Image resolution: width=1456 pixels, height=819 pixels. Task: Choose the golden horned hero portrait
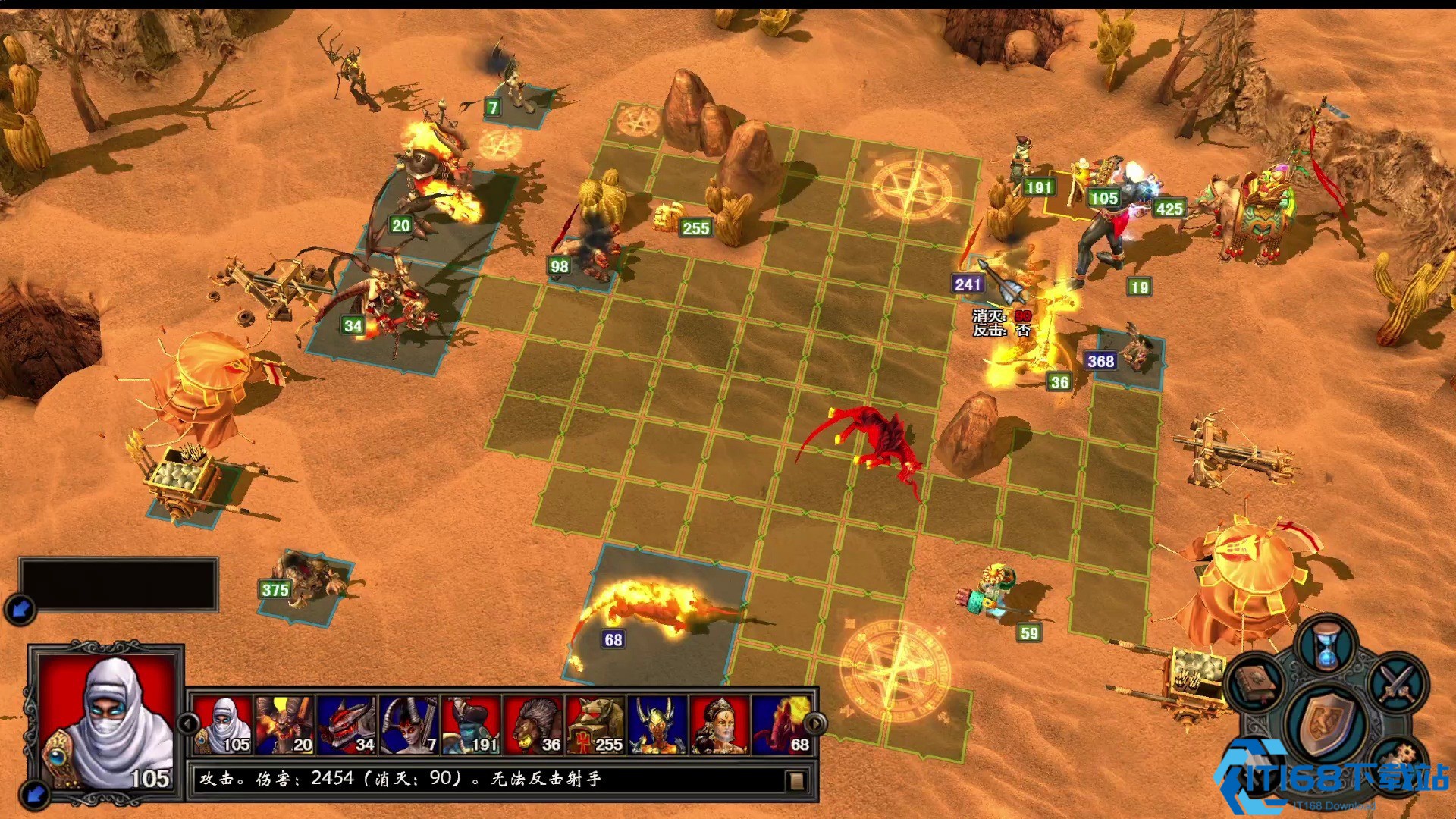[x=657, y=725]
